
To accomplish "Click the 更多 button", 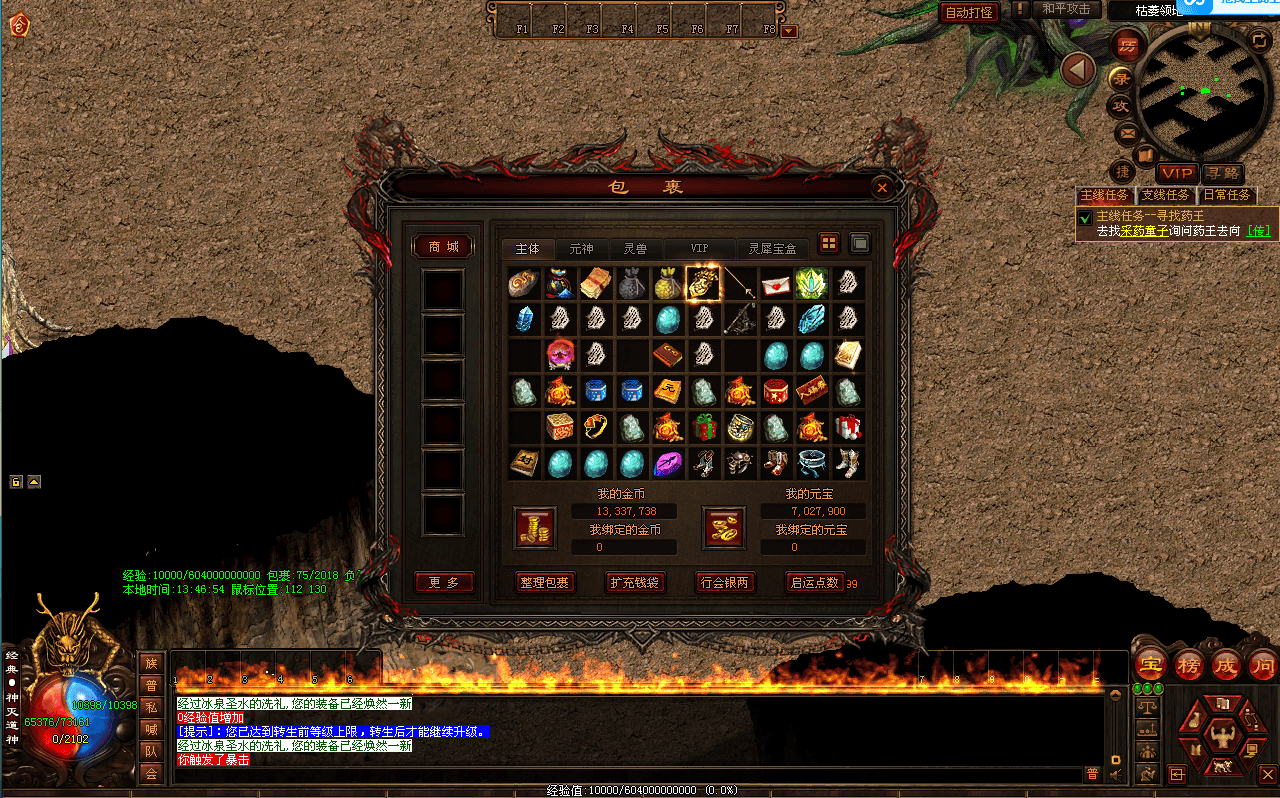I will pos(443,582).
